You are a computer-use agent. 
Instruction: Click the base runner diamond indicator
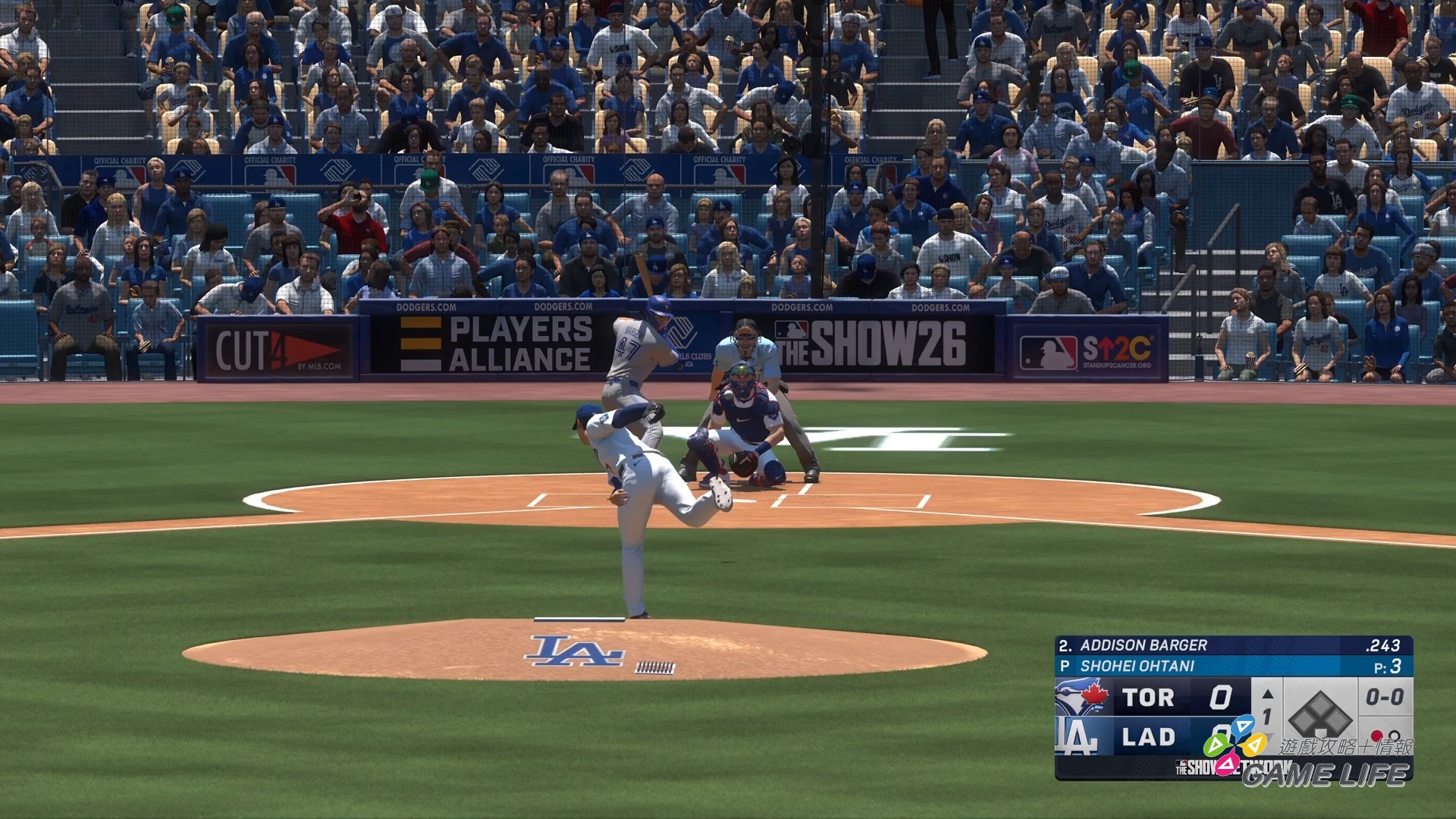click(x=1319, y=714)
